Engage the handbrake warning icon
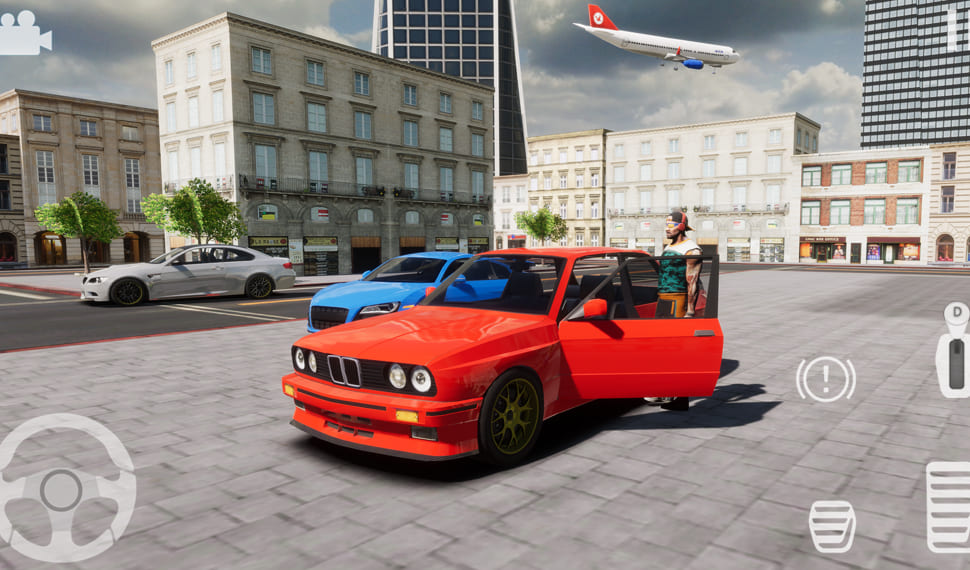 tap(825, 379)
